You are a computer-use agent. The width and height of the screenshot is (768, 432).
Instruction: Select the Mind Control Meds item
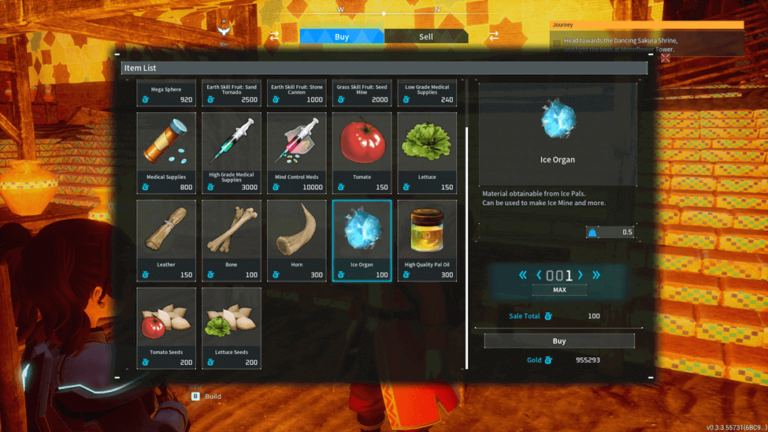pyautogui.click(x=297, y=151)
